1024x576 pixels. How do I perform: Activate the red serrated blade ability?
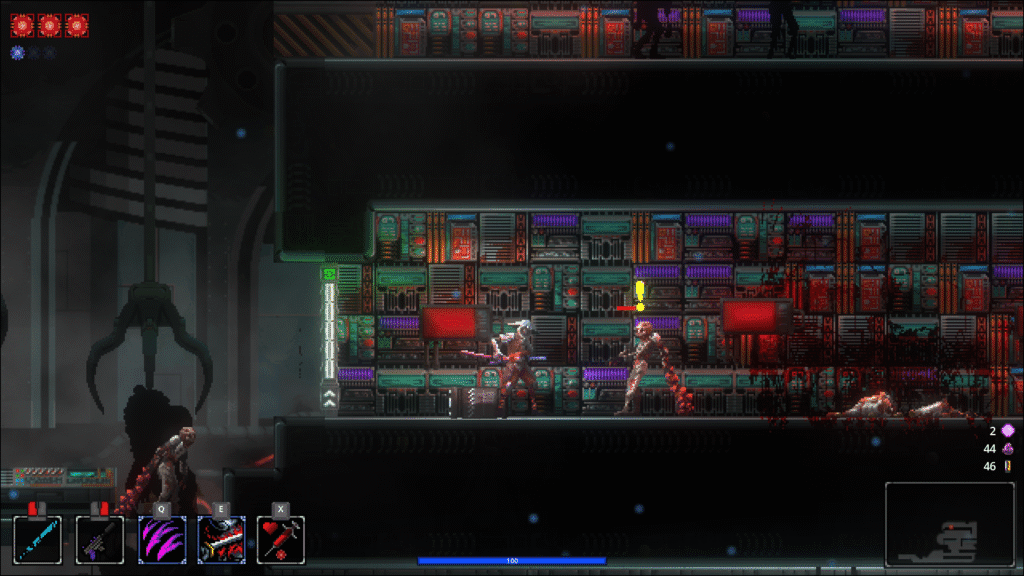coord(221,540)
